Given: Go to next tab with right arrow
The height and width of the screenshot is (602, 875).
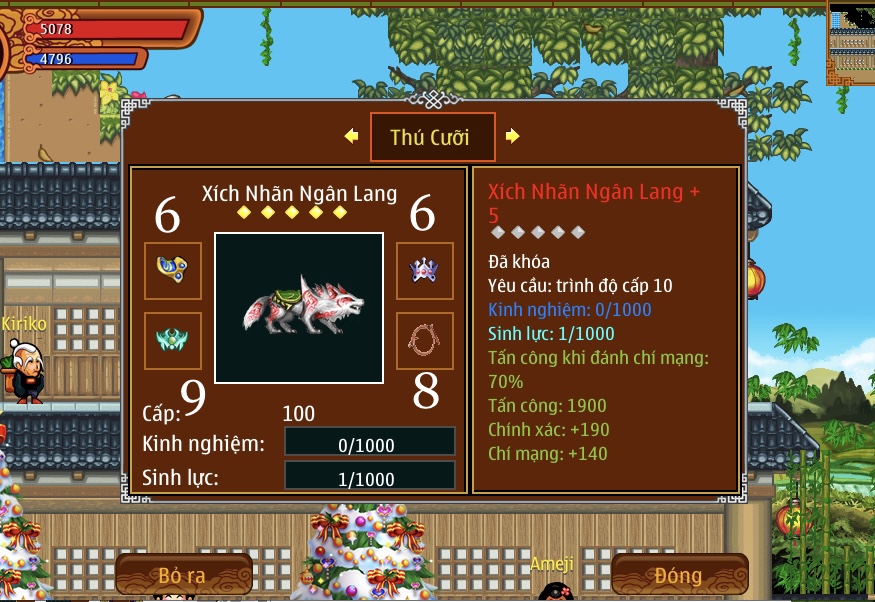Looking at the screenshot, I should (x=512, y=136).
